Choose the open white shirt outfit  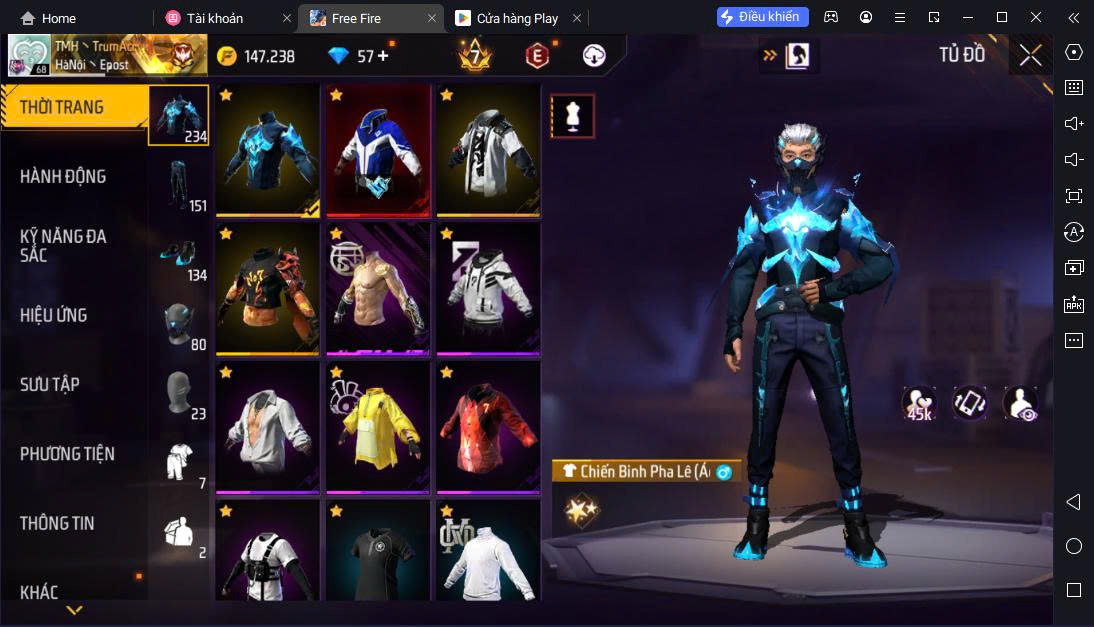(267, 428)
